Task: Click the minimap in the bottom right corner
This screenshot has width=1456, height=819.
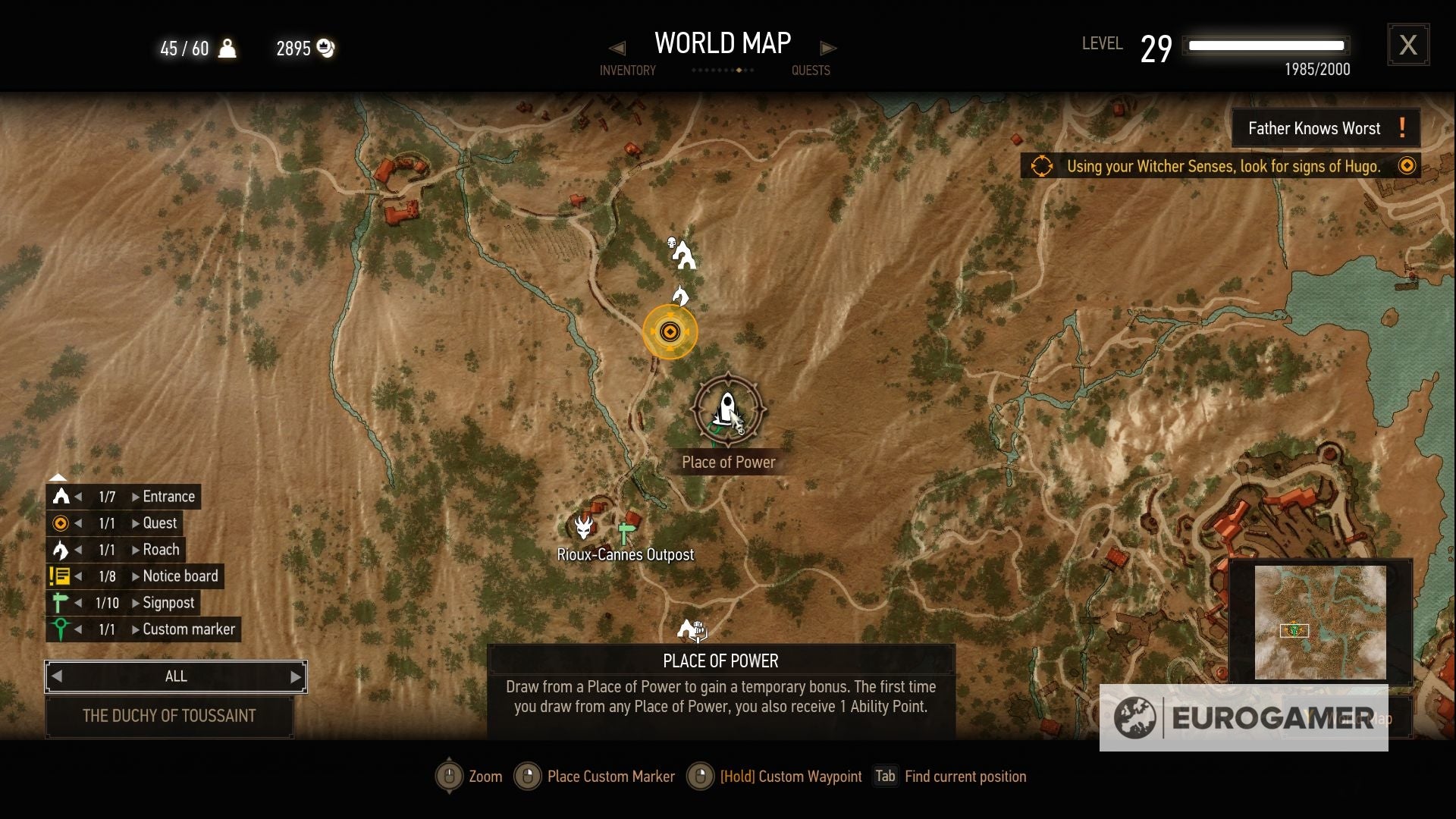Action: (1319, 622)
